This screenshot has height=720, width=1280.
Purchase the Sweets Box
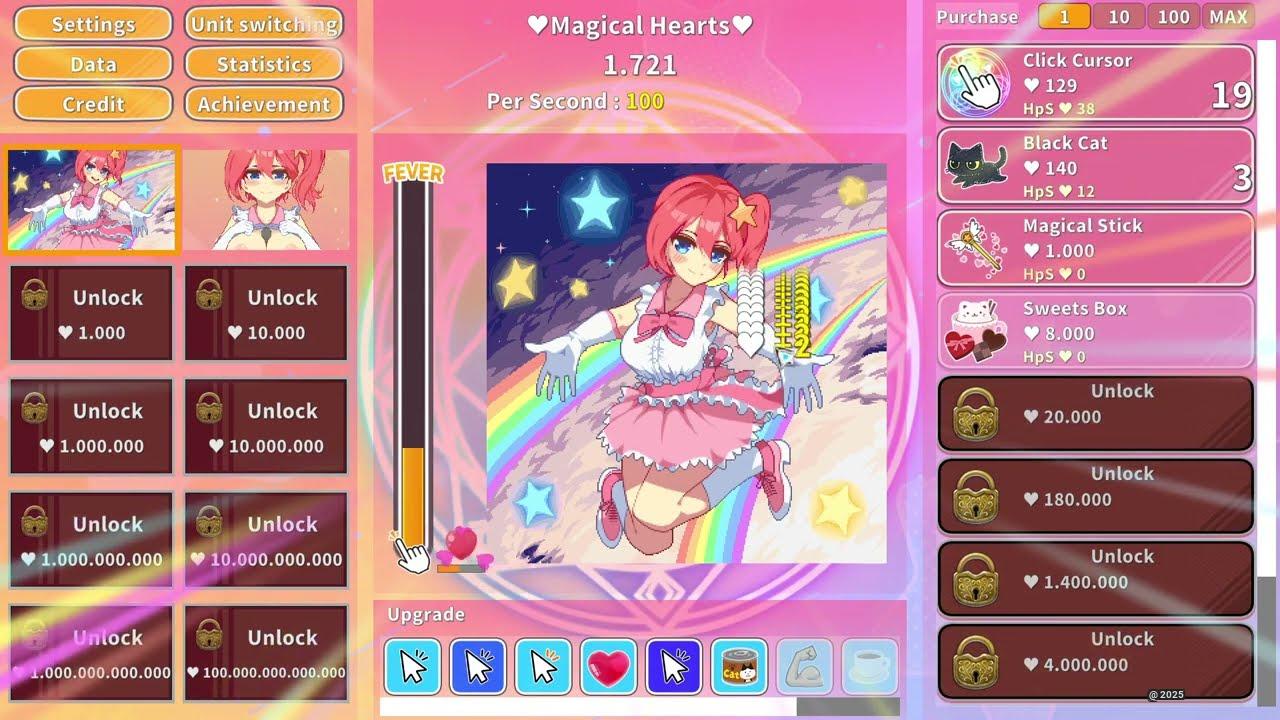(x=1093, y=332)
